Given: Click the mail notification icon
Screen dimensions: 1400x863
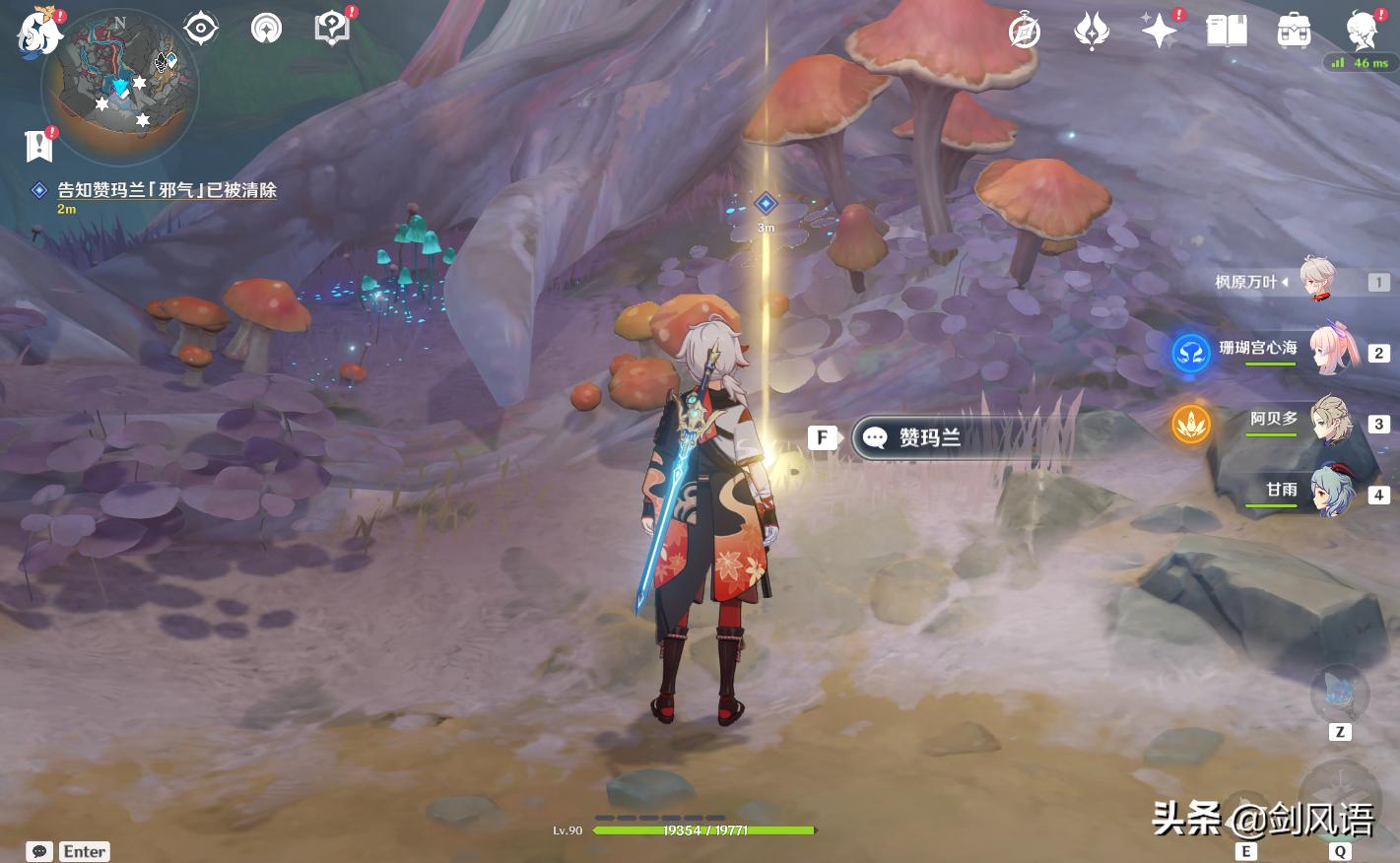Looking at the screenshot, I should pos(38,146).
